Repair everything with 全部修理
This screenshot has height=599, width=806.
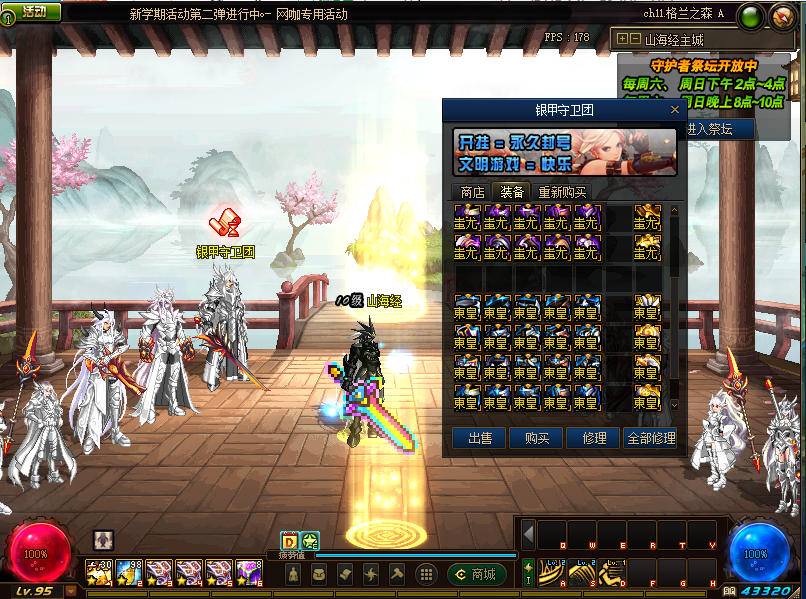pos(650,438)
